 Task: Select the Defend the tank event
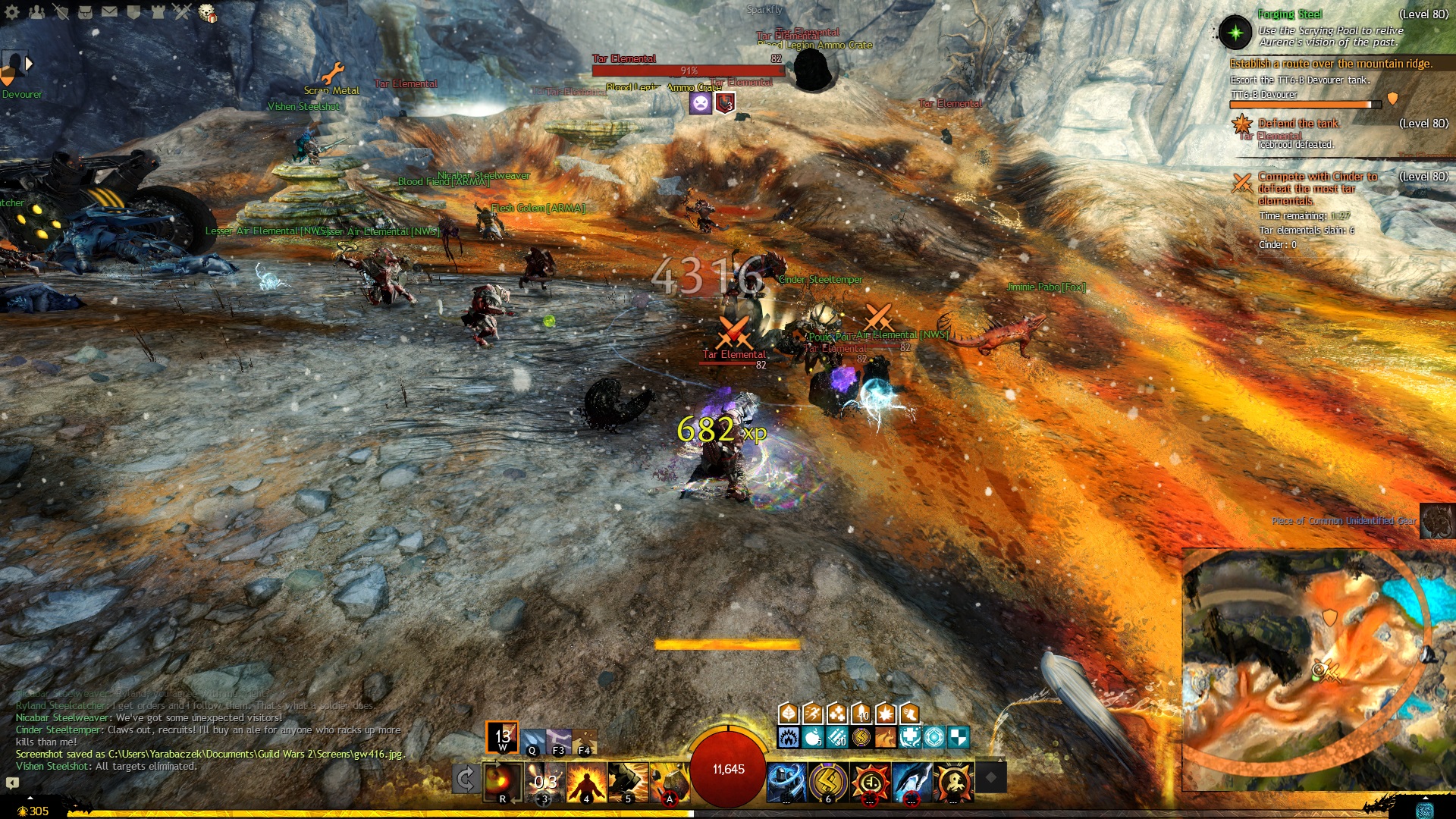(1298, 124)
